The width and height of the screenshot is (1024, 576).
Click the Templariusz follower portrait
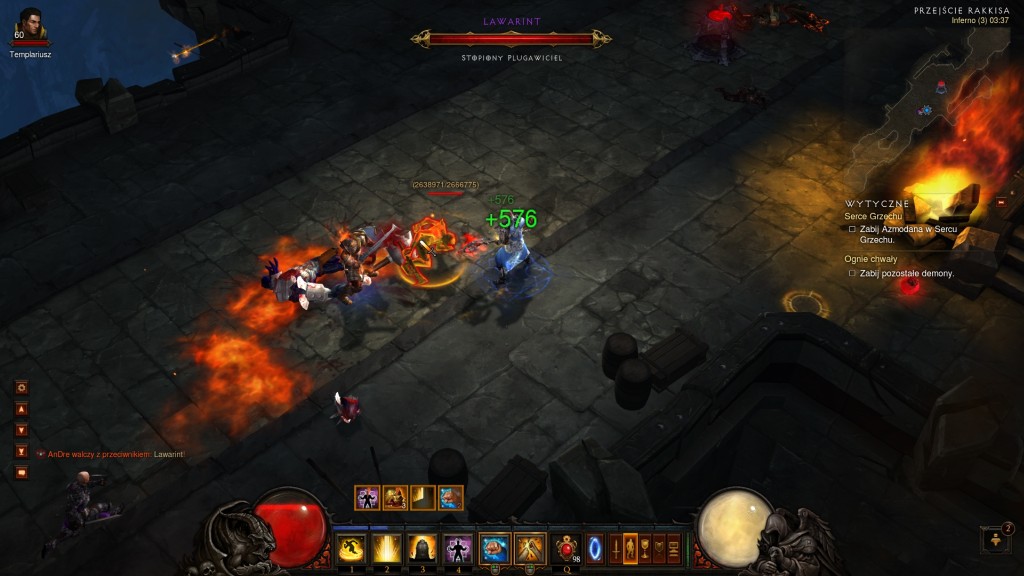[x=30, y=24]
